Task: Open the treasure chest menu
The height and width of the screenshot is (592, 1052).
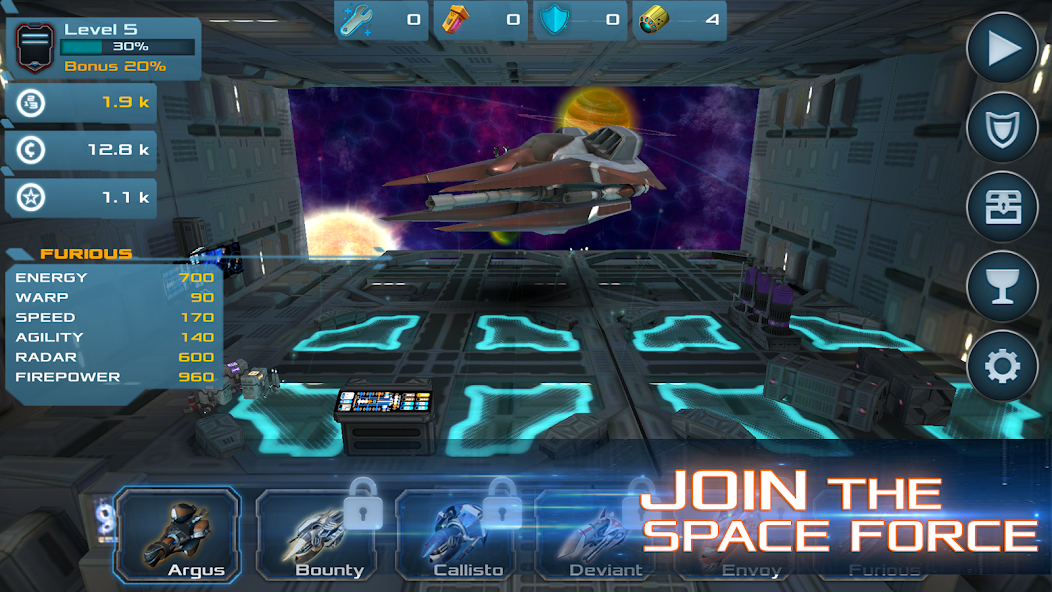Action: (x=1001, y=207)
